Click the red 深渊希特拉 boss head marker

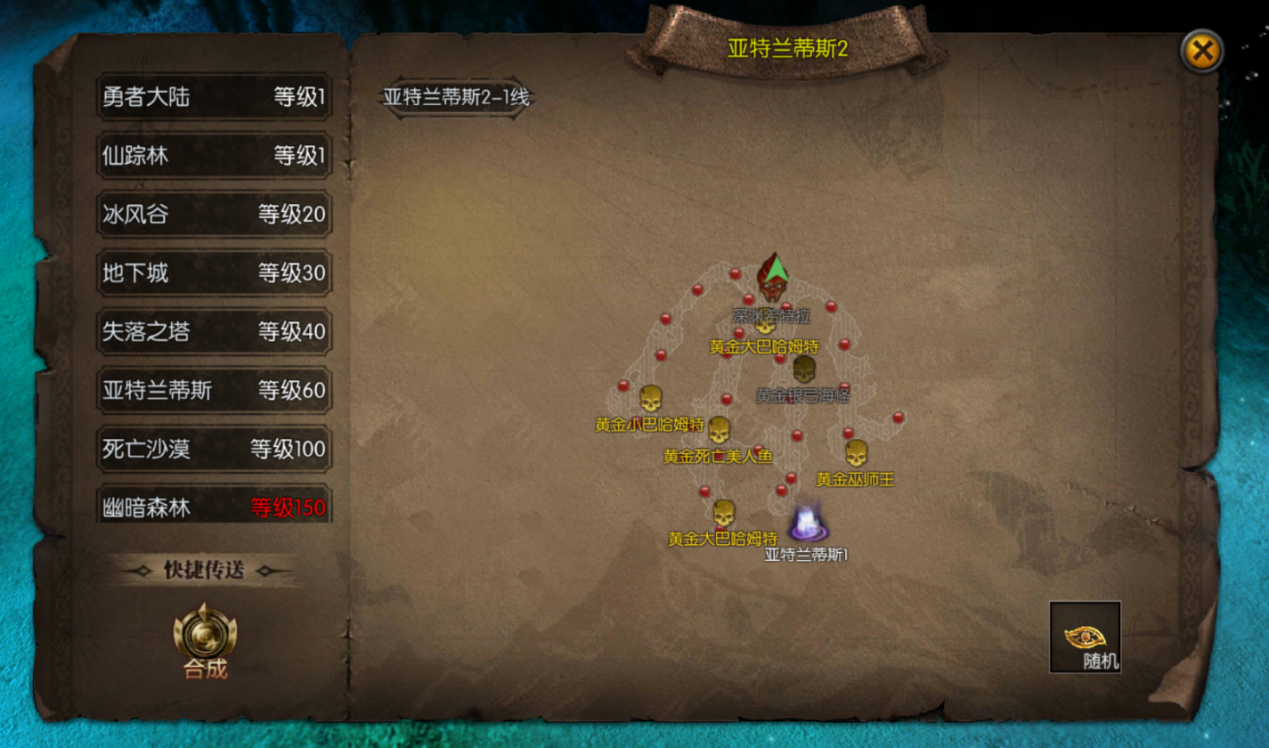[770, 281]
